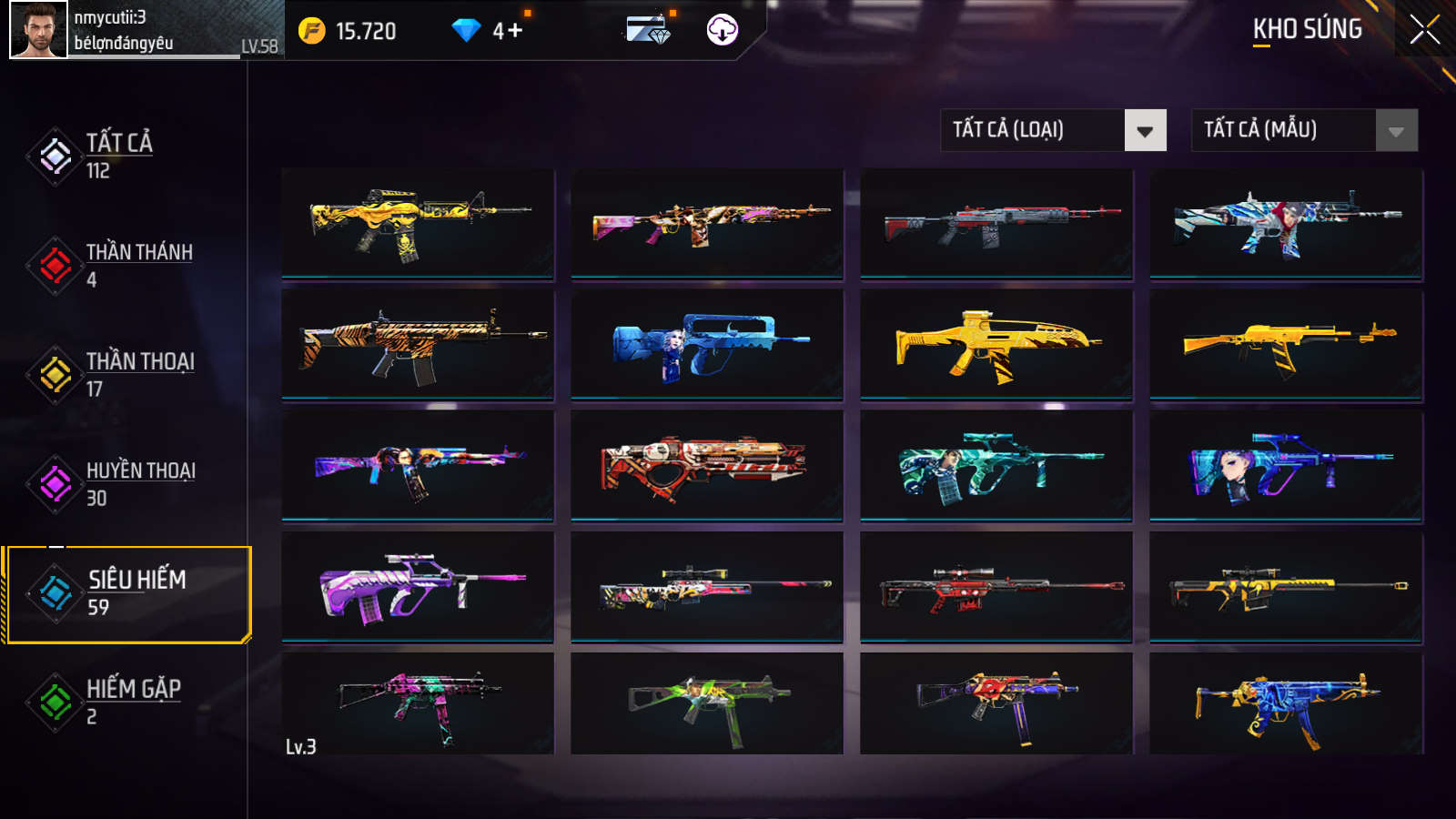Close the Kho Súng weapon vault
Screen dimensions: 1456x819
tap(1424, 30)
